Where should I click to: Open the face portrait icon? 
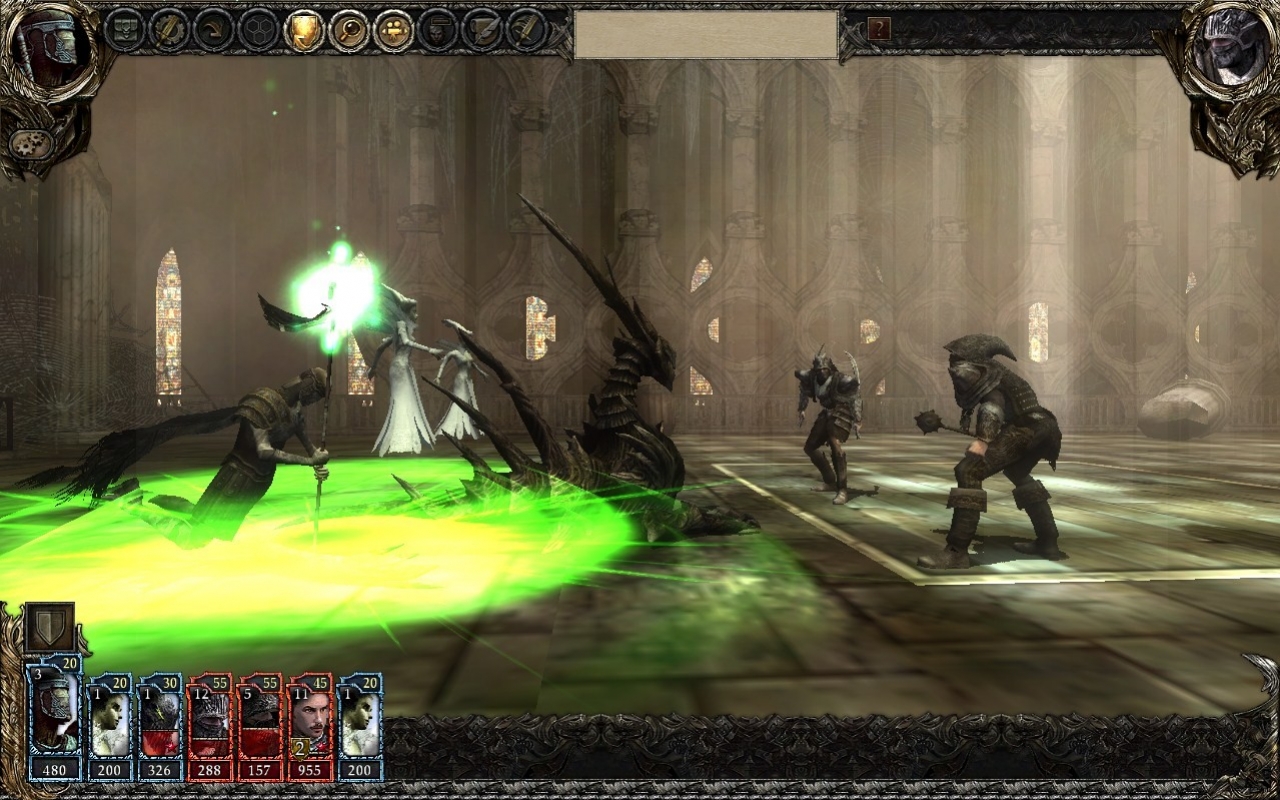(438, 30)
